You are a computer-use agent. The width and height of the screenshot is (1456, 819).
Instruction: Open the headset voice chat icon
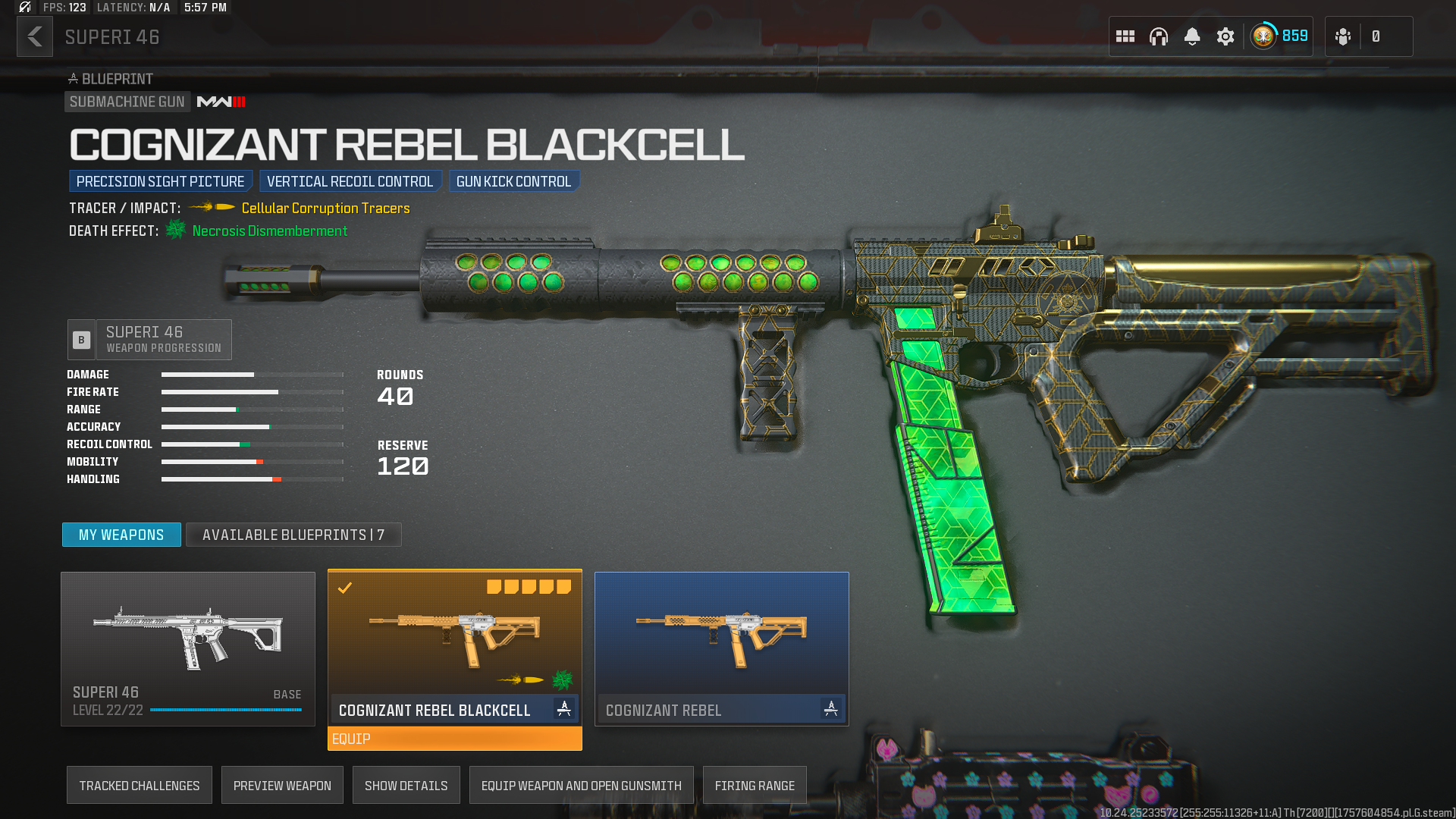pyautogui.click(x=1159, y=36)
